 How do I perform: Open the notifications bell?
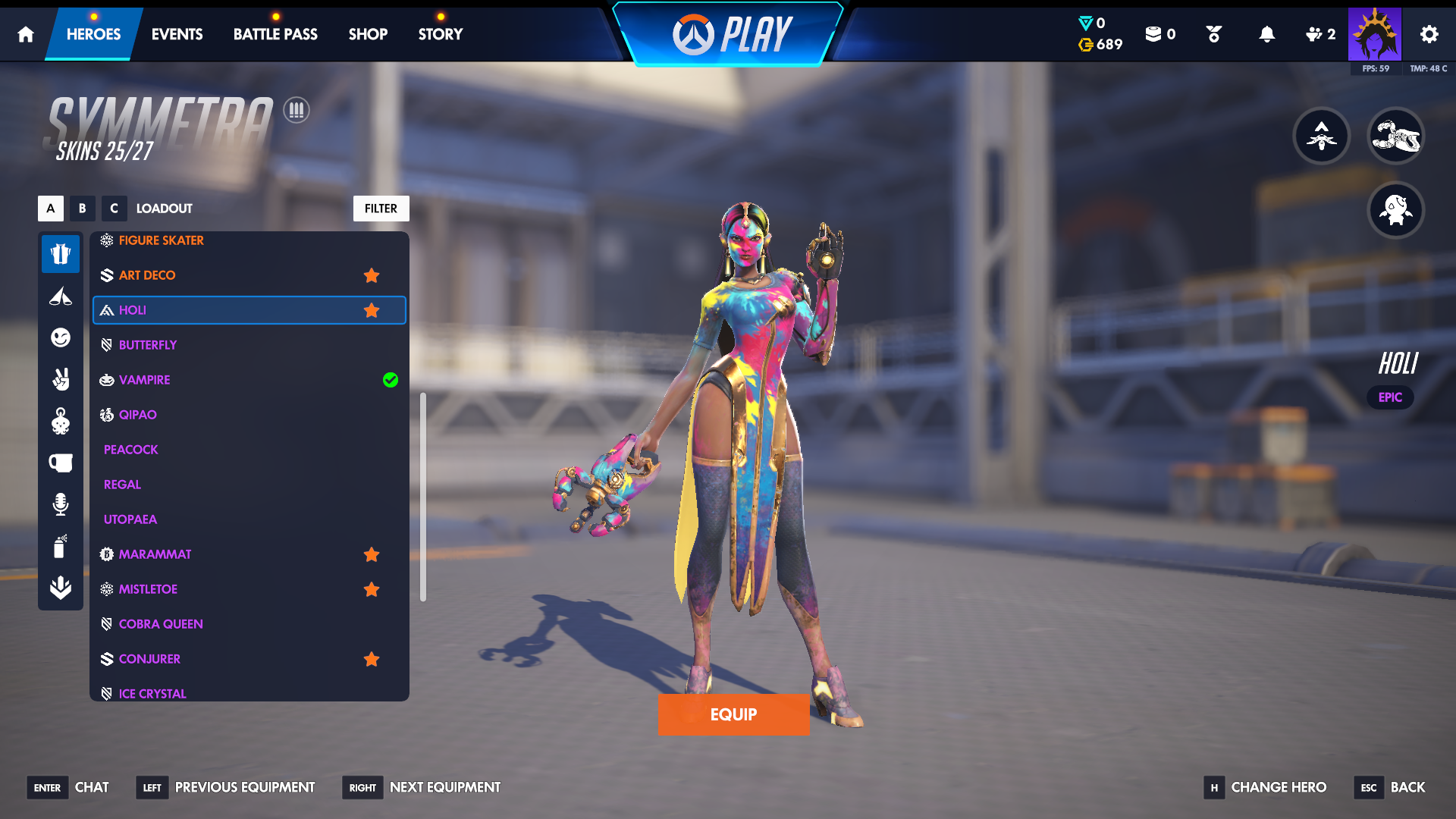coord(1266,34)
